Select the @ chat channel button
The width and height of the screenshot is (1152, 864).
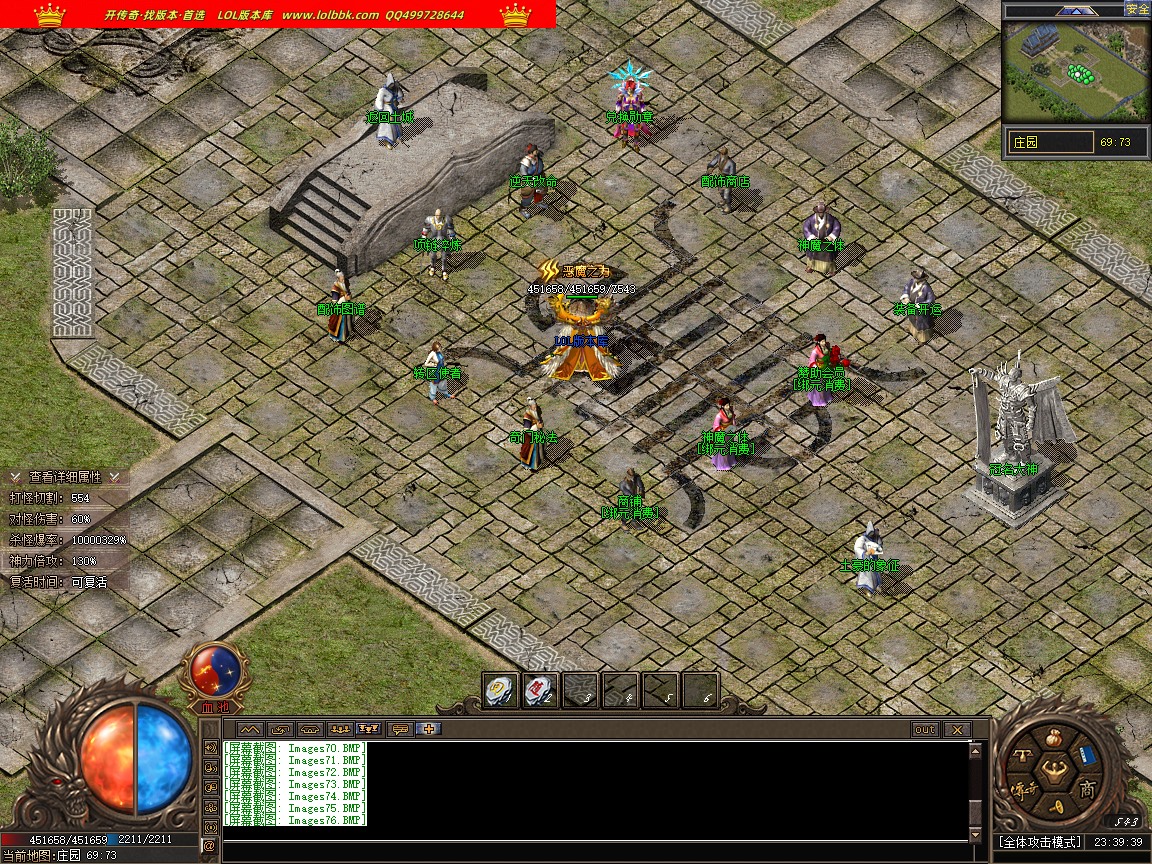[210, 846]
